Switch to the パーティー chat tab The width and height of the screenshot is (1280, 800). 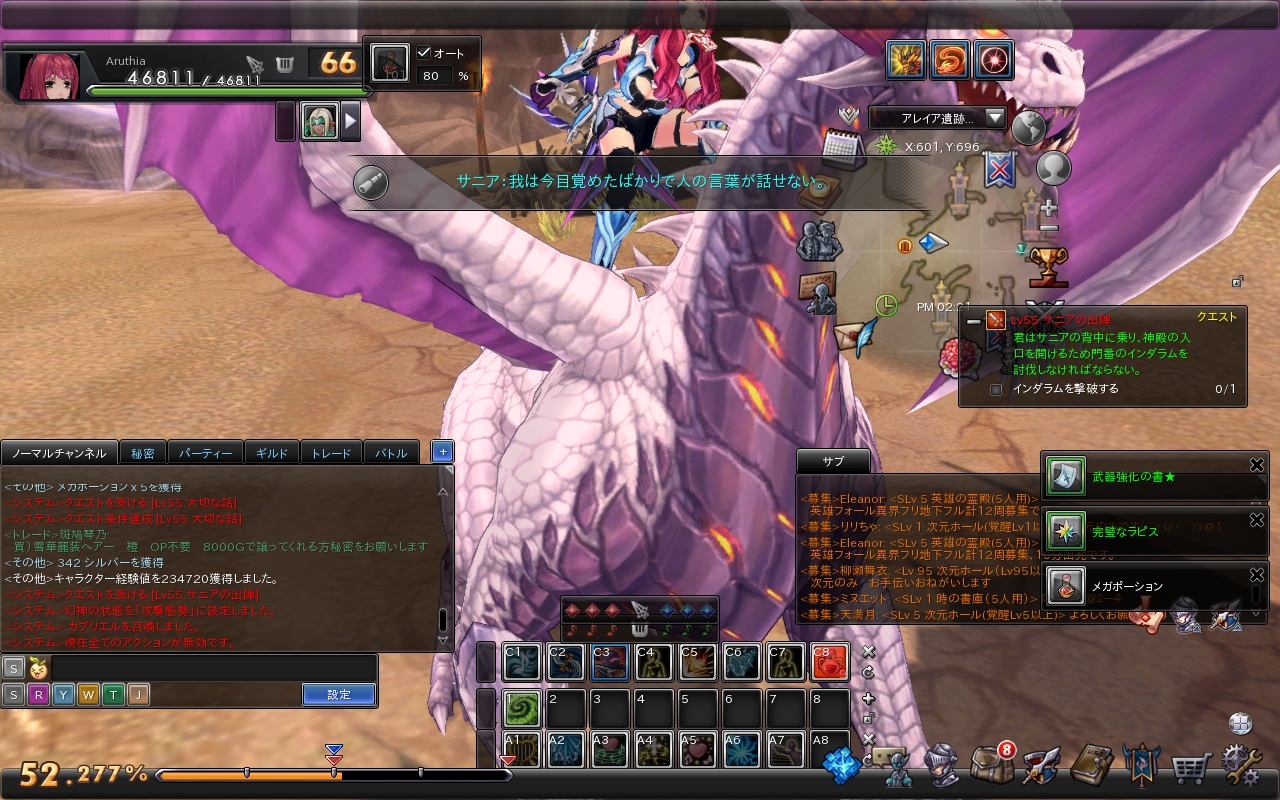208,453
